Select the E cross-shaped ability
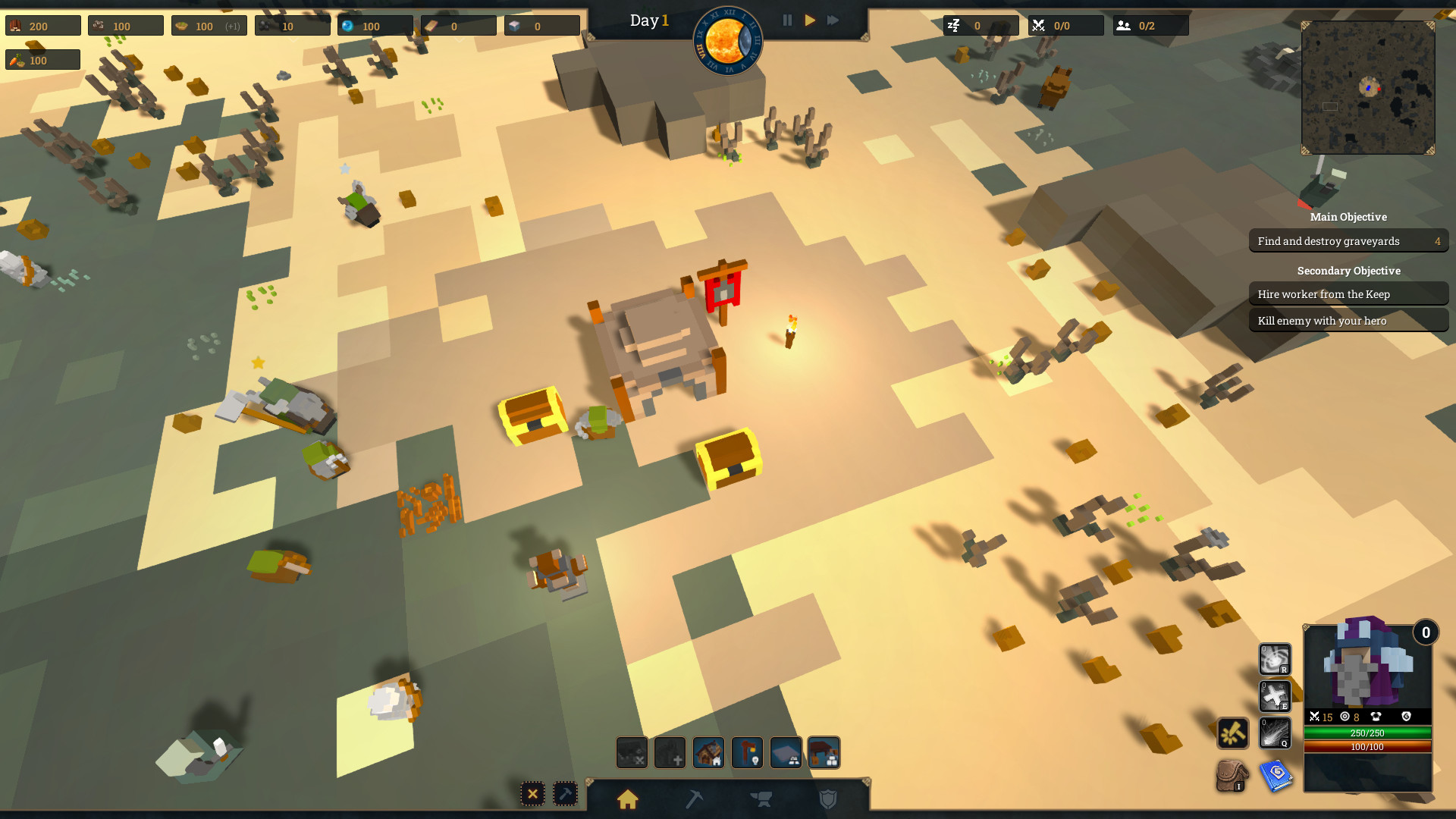1456x819 pixels. tap(1276, 695)
